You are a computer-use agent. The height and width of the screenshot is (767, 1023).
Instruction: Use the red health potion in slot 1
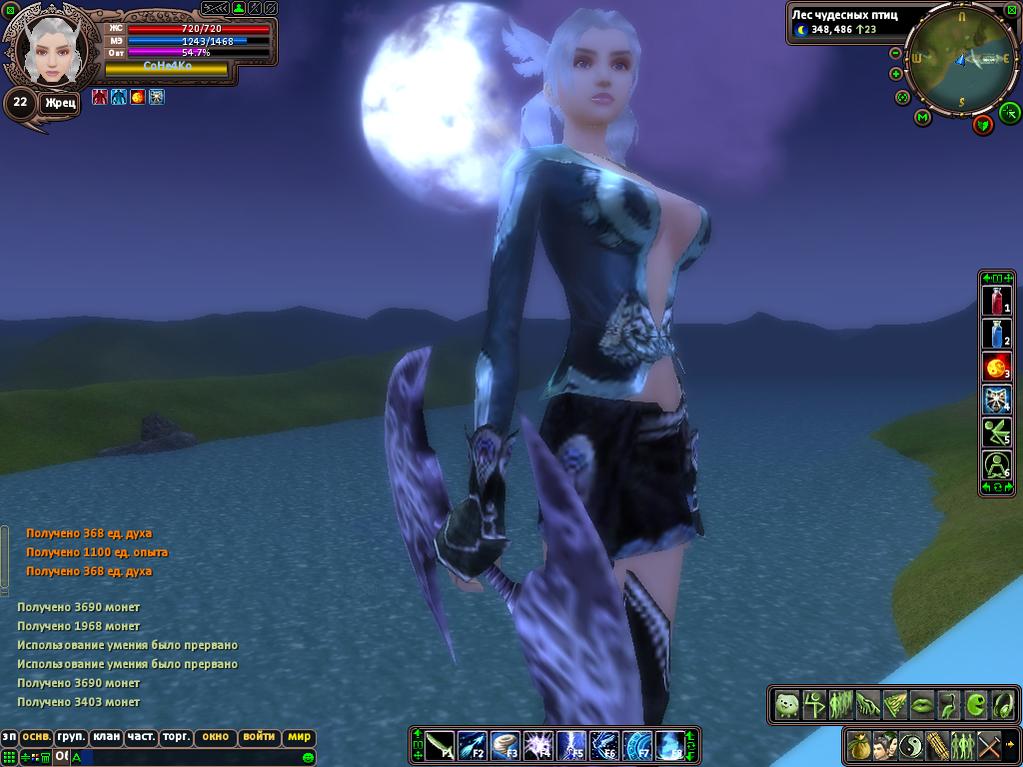point(997,300)
